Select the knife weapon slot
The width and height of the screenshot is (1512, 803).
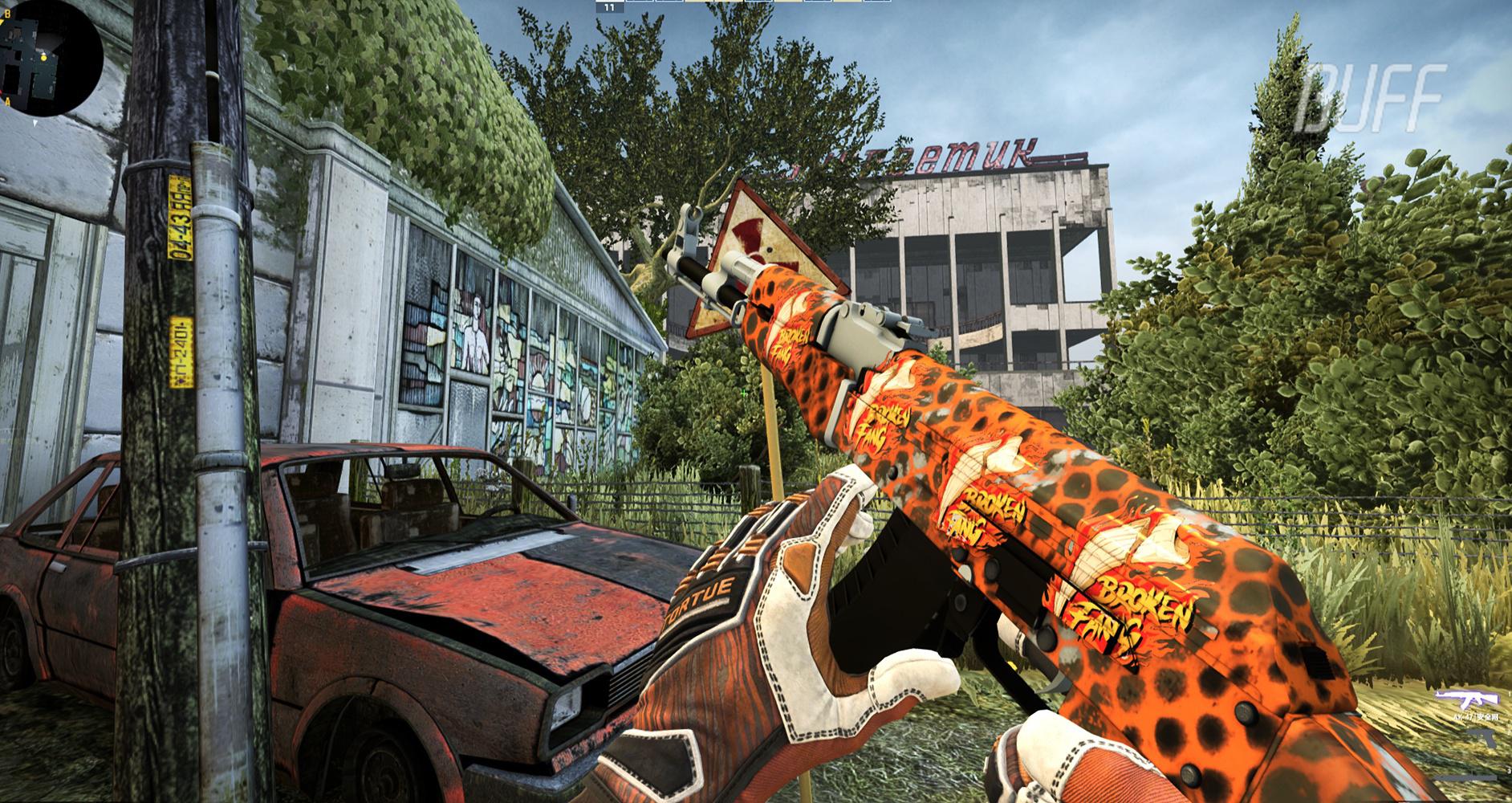1465,777
